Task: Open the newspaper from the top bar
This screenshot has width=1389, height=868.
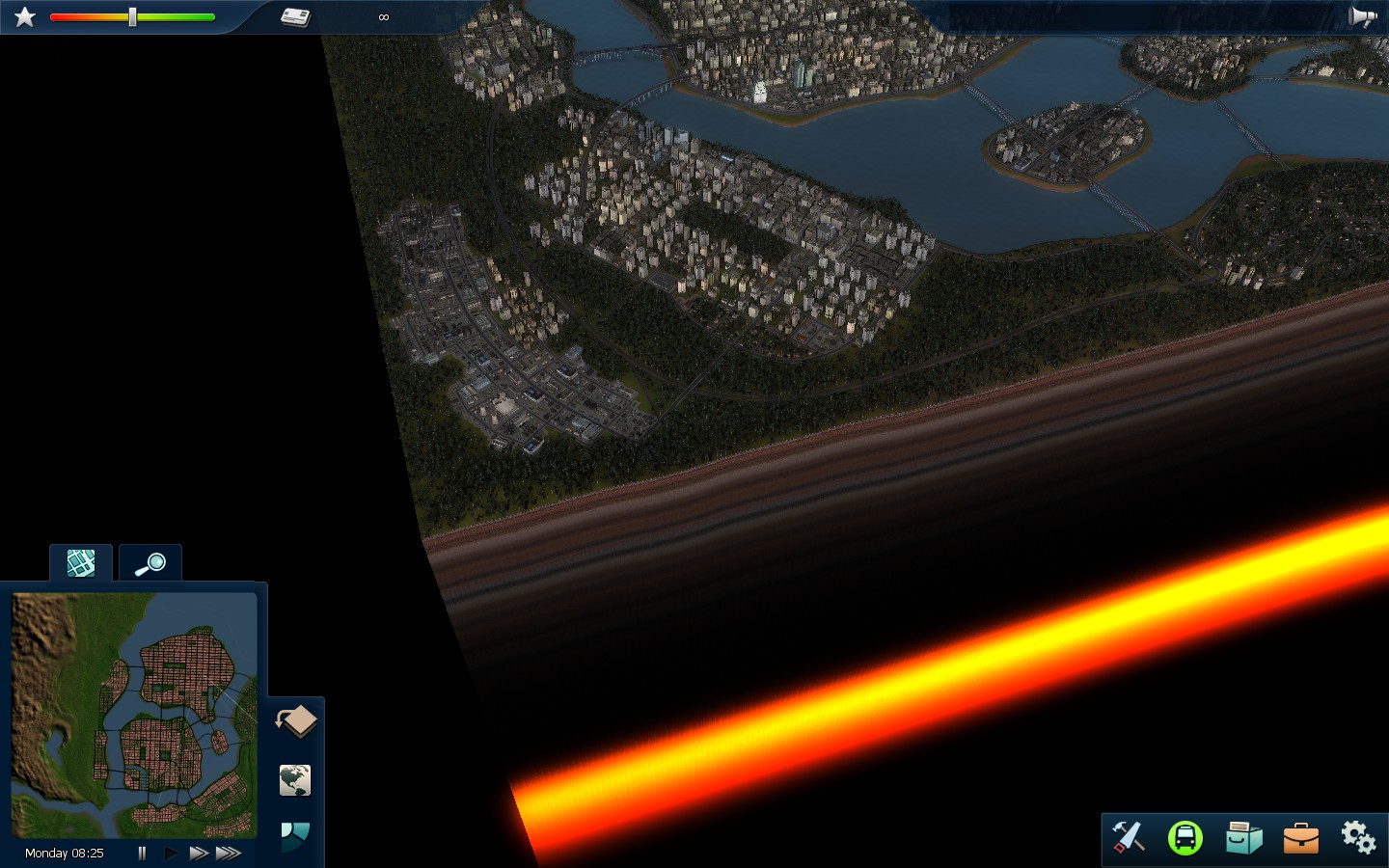Action: pos(294,15)
